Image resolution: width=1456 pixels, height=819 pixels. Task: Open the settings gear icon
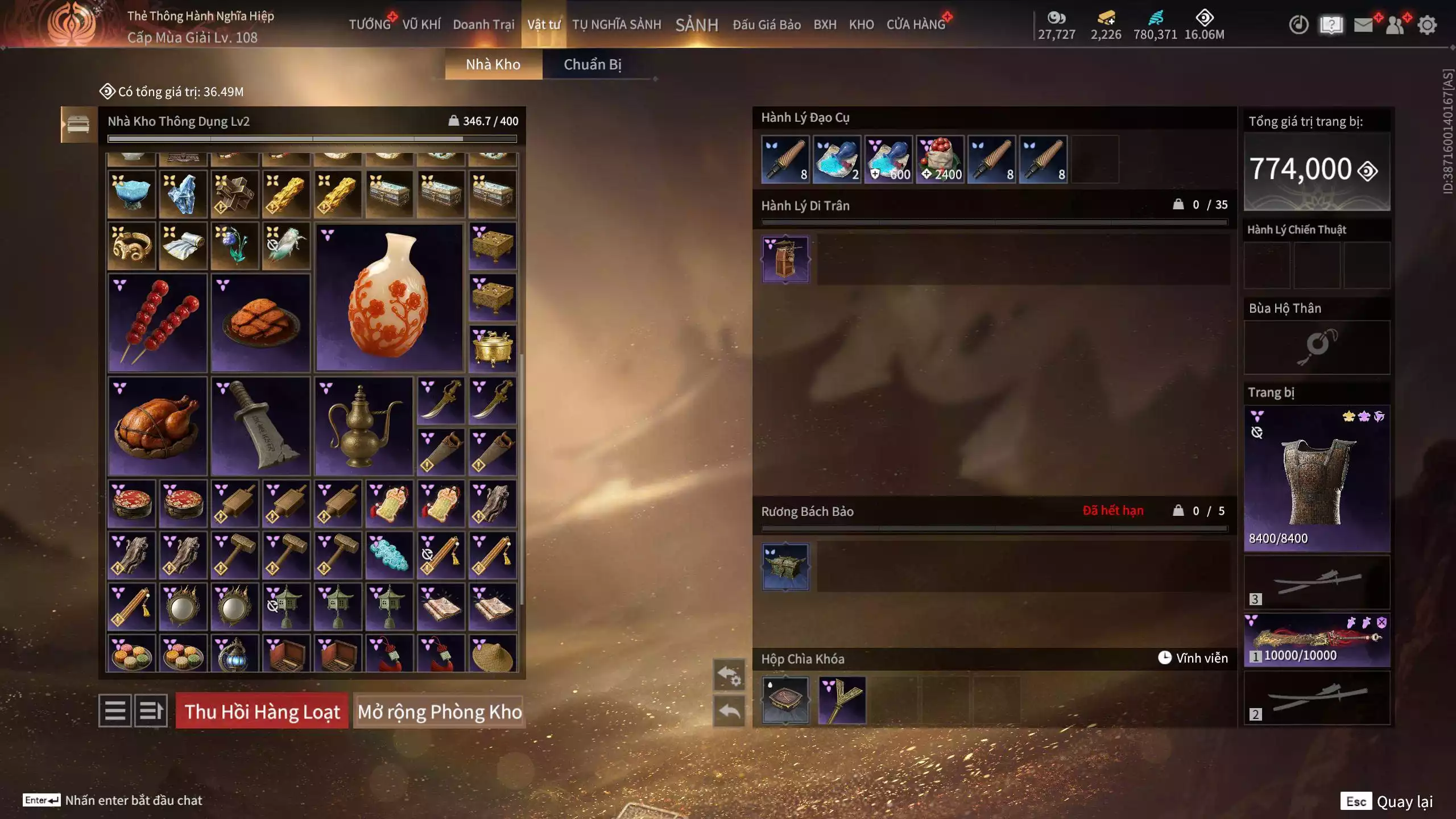[x=1427, y=25]
